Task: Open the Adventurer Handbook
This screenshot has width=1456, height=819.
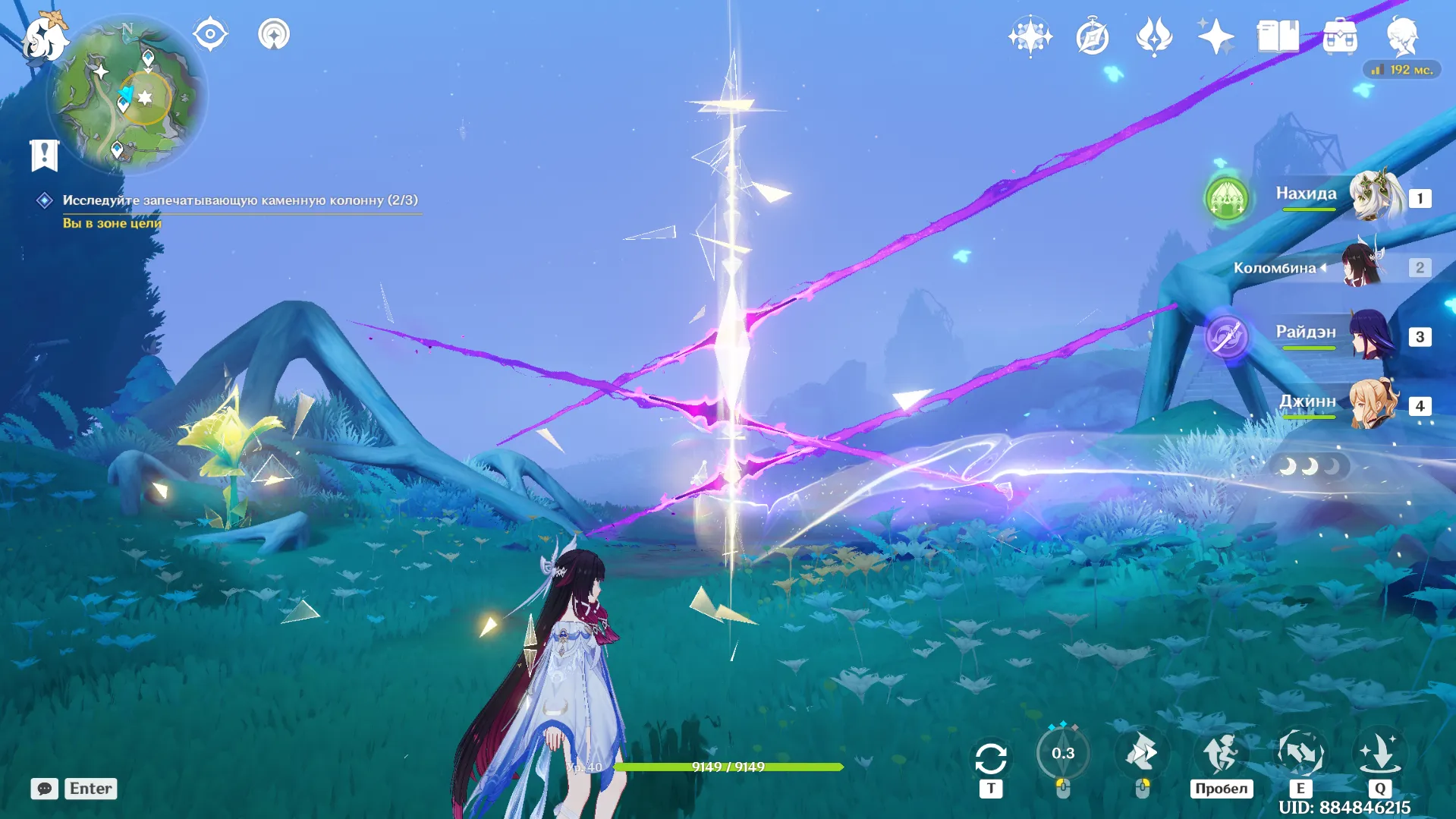Action: coord(1153,36)
